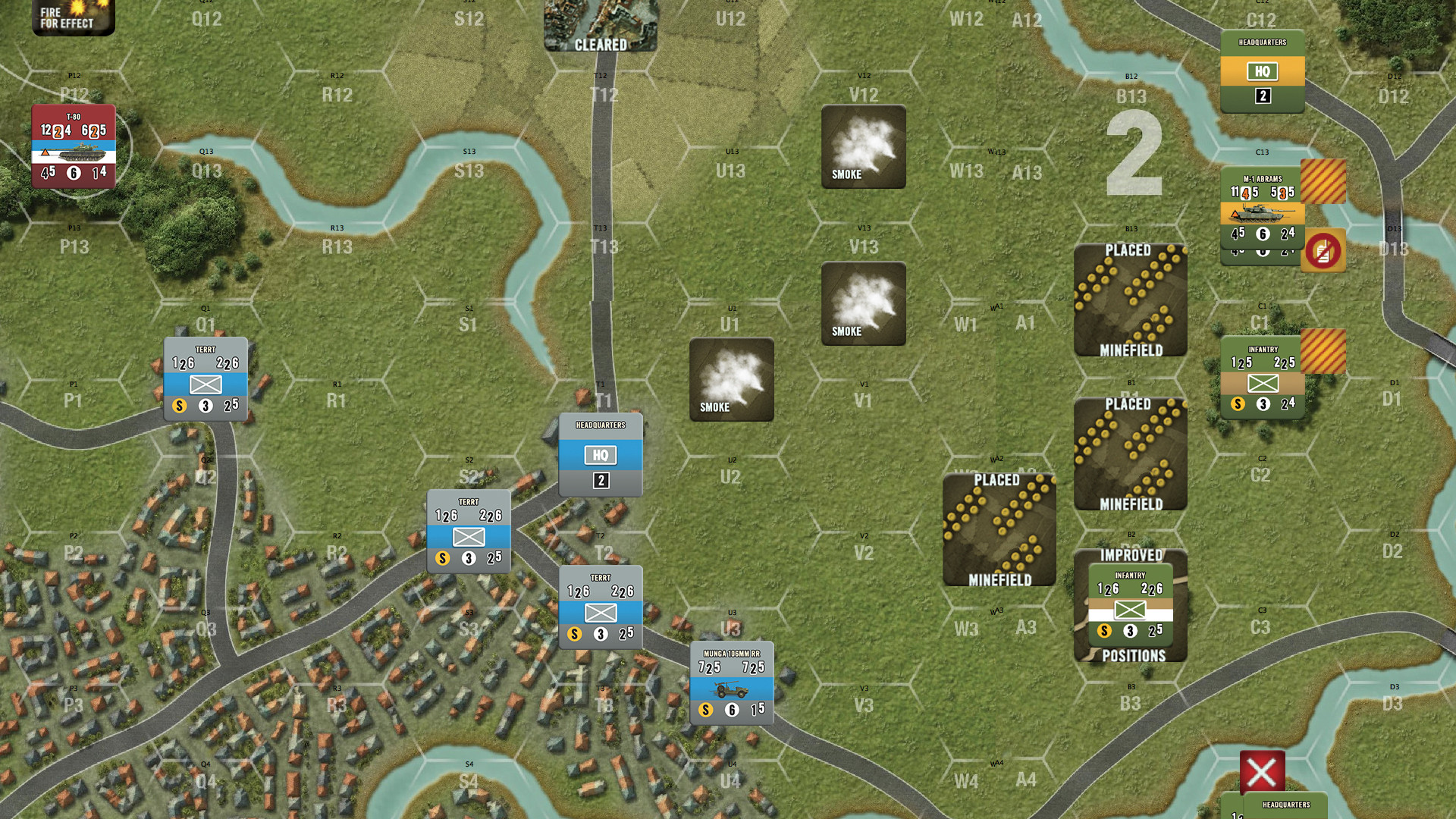Select the SMOKE marker in hex V13
The image size is (1456, 819).
tap(863, 303)
